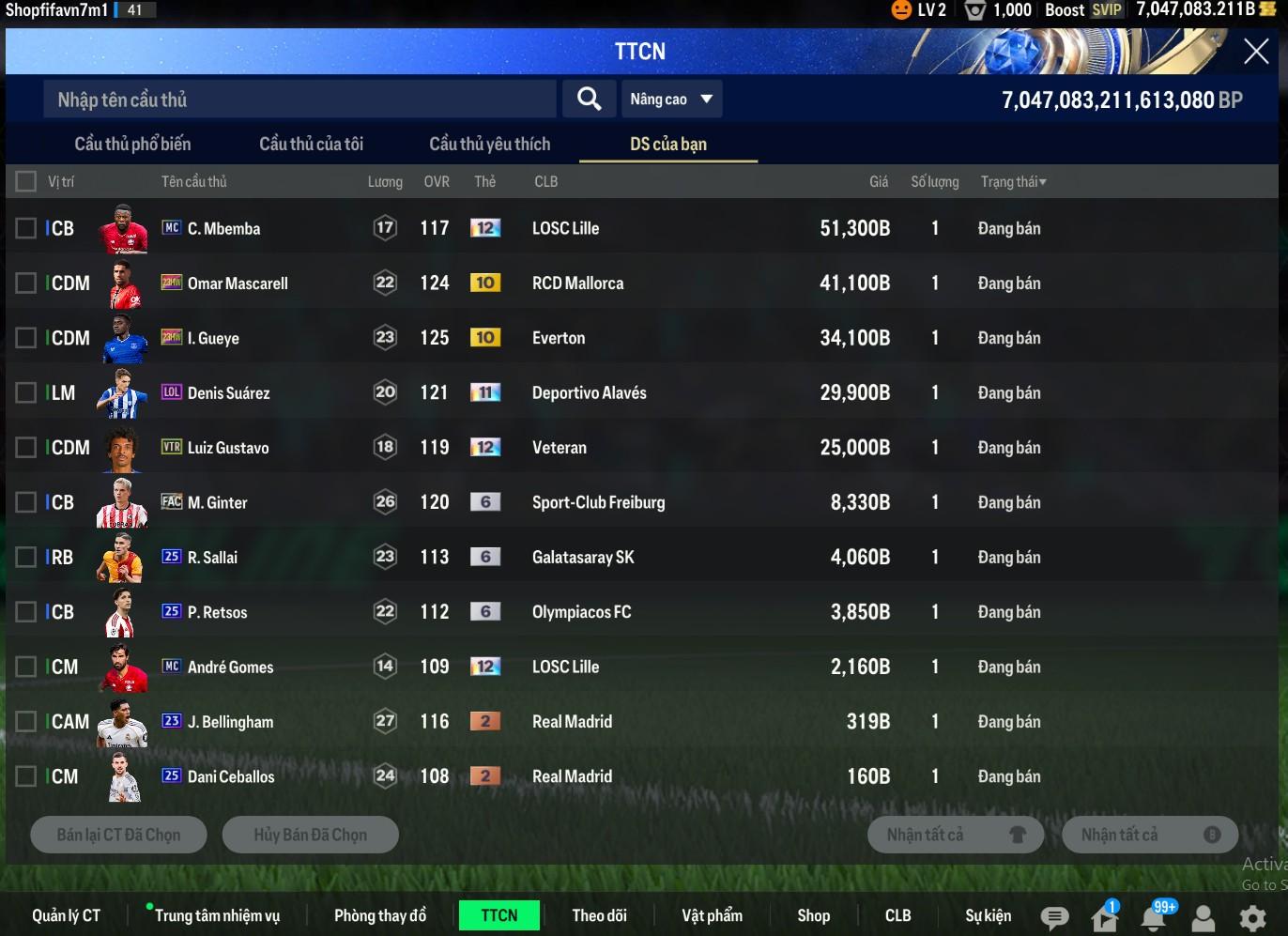Screen dimensions: 1288x936
Task: Open the Cầu thủ yêu thích tab
Action: 489,144
